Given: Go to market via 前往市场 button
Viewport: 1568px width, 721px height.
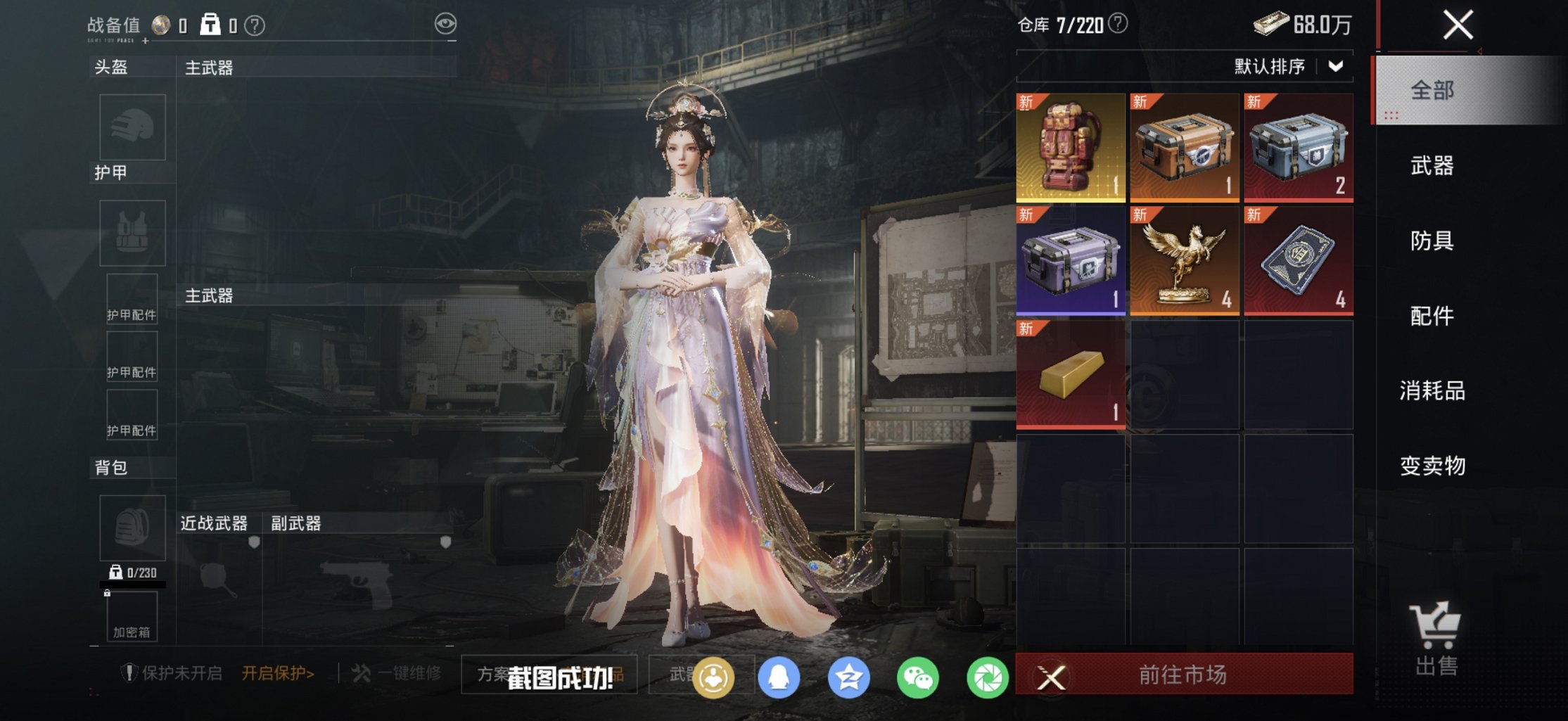Looking at the screenshot, I should (1183, 675).
